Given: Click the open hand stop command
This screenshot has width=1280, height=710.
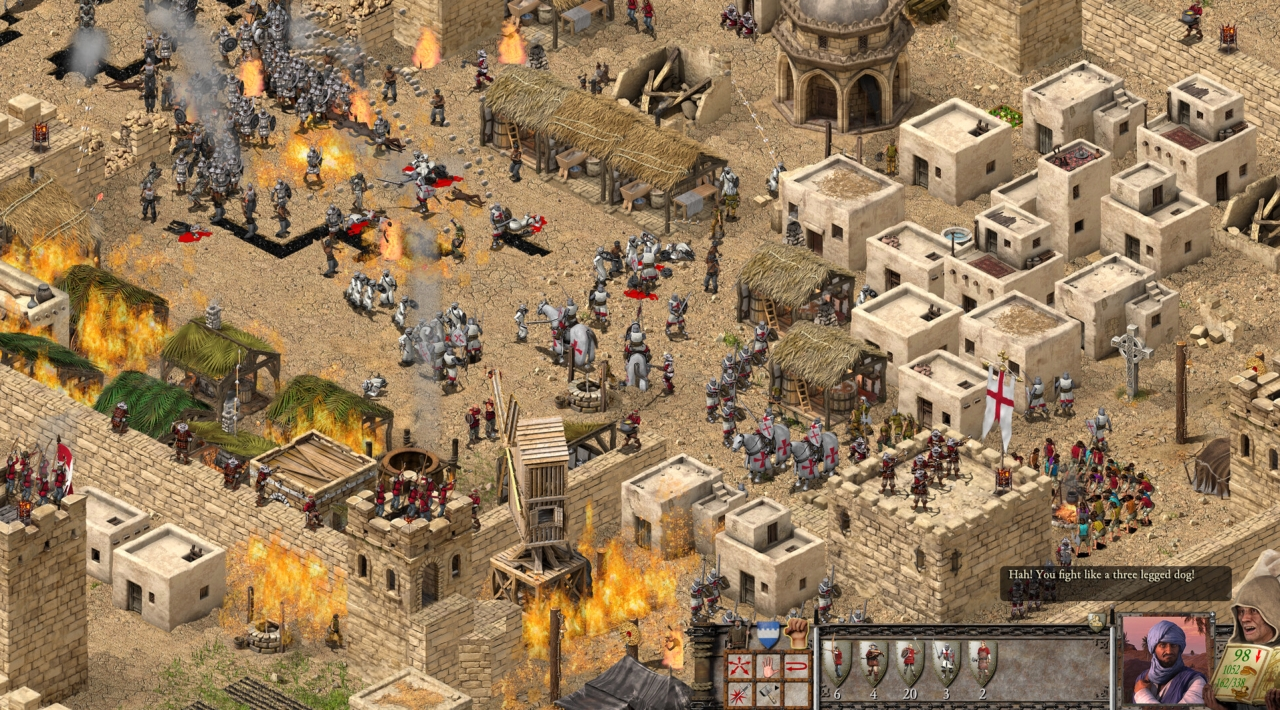Looking at the screenshot, I should point(768,667).
